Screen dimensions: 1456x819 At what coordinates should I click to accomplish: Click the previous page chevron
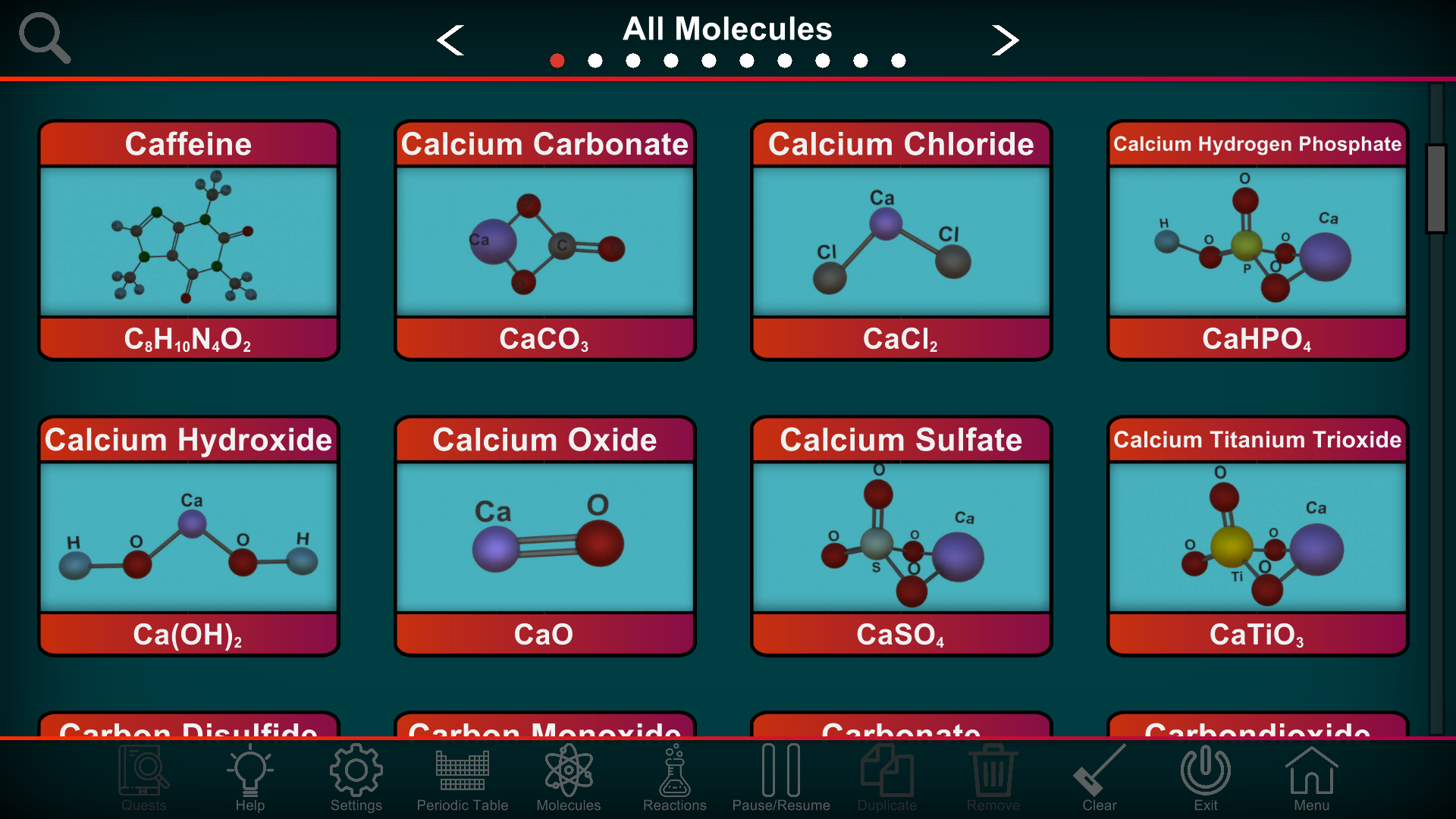451,40
